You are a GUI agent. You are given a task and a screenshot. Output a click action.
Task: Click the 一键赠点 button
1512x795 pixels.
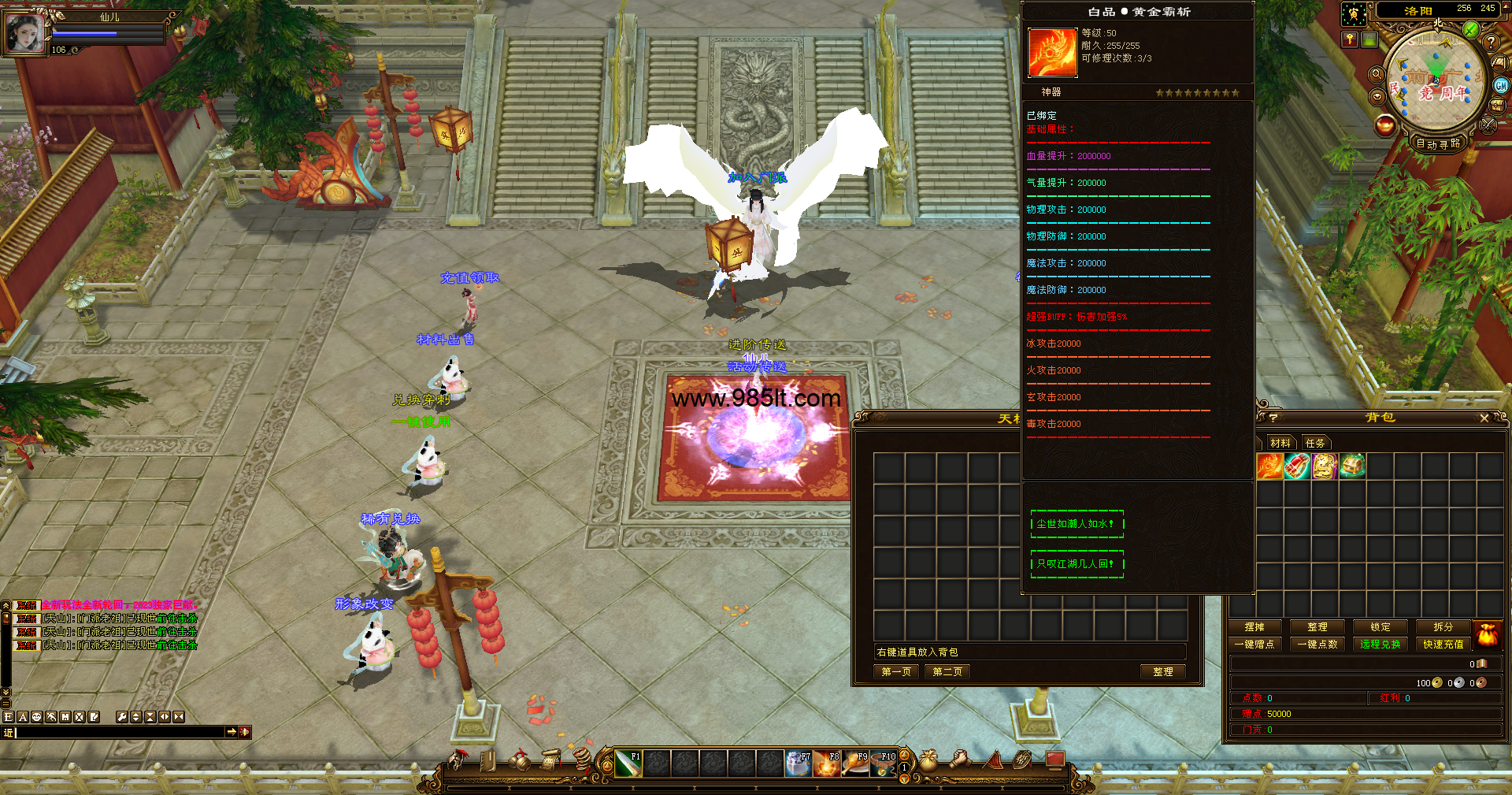1254,645
